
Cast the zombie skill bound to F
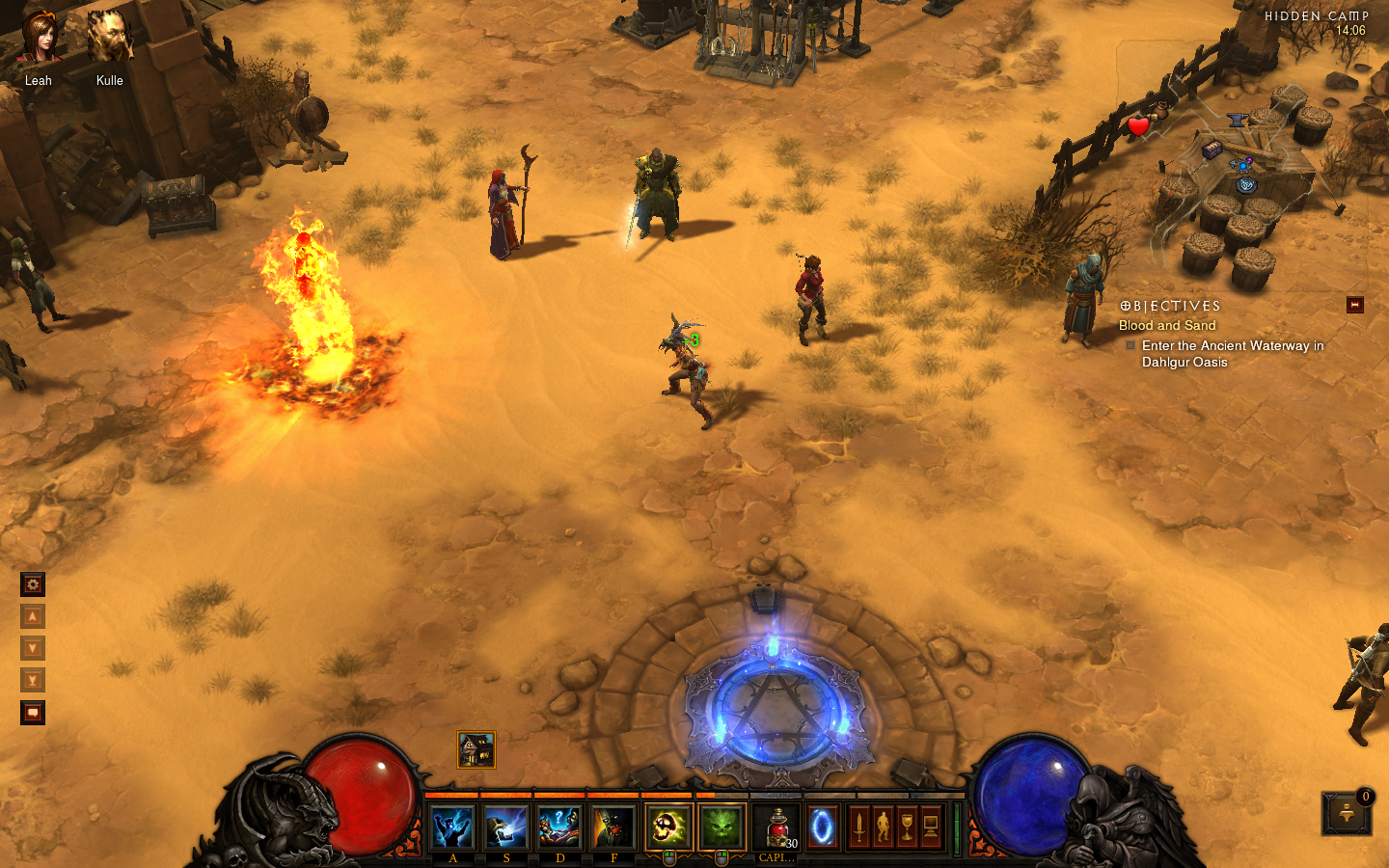click(613, 827)
